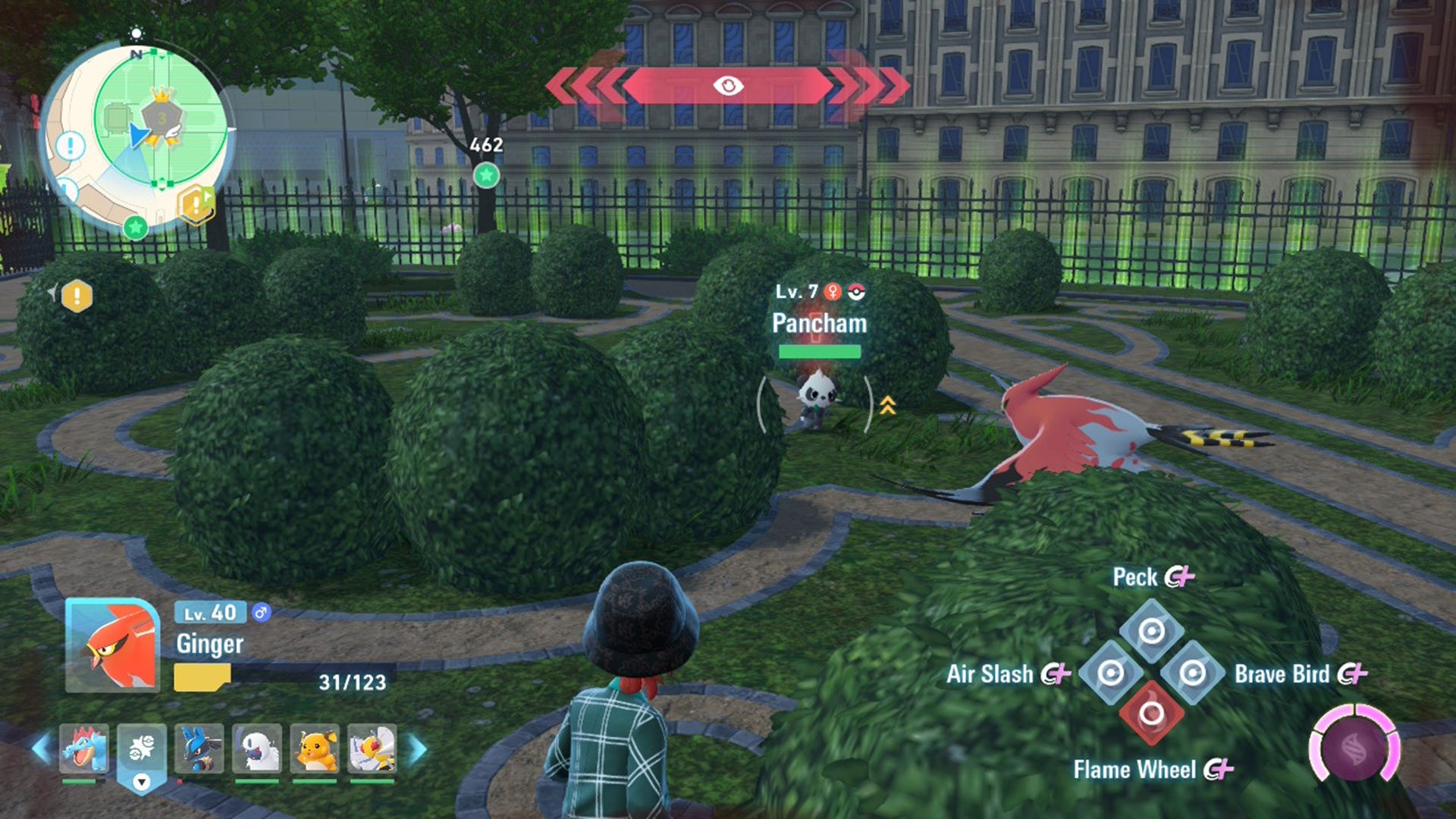Switch to Feraligatr in the party bar
The height and width of the screenshot is (819, 1456).
tap(84, 748)
